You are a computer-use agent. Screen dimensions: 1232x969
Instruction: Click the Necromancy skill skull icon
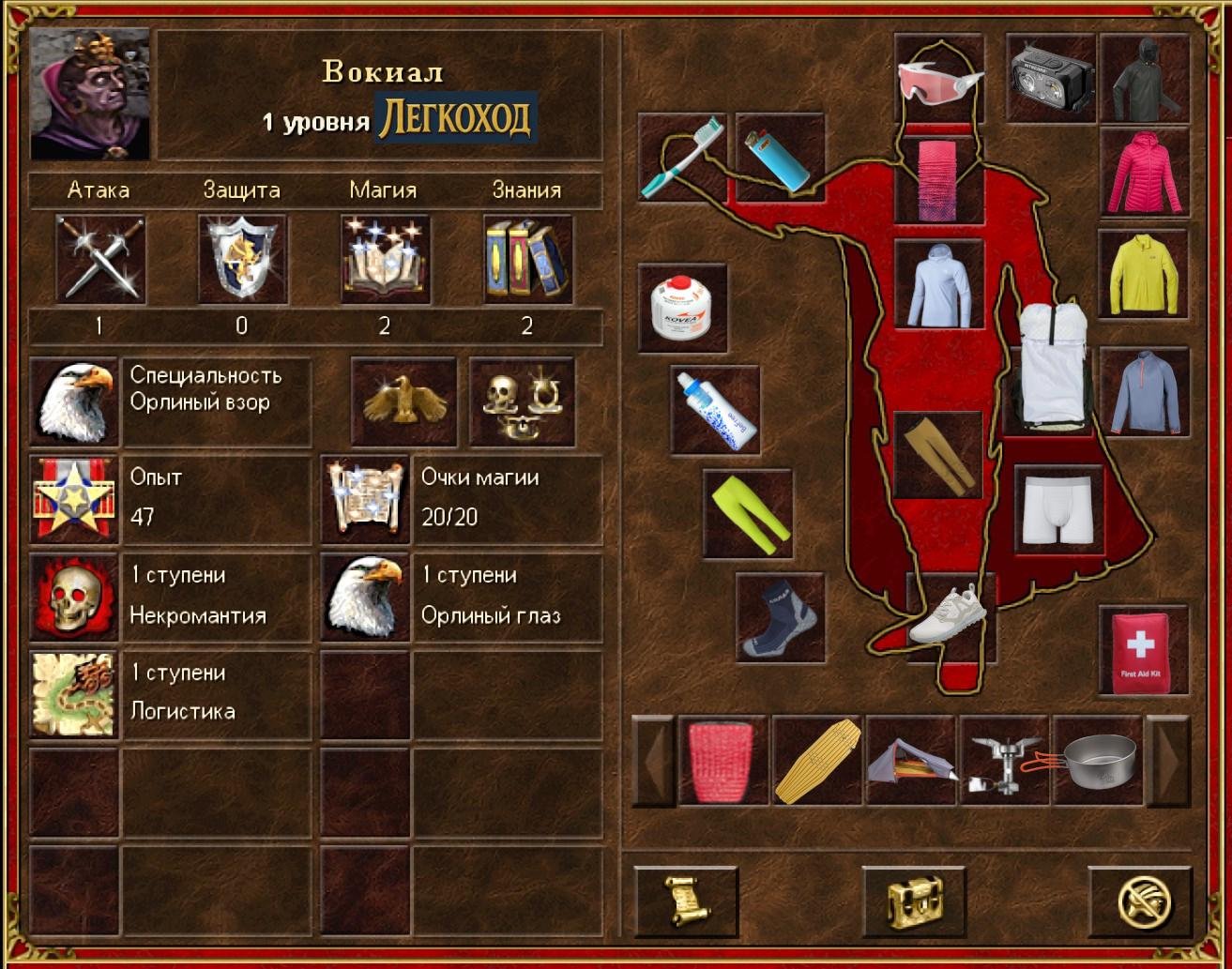click(x=73, y=598)
